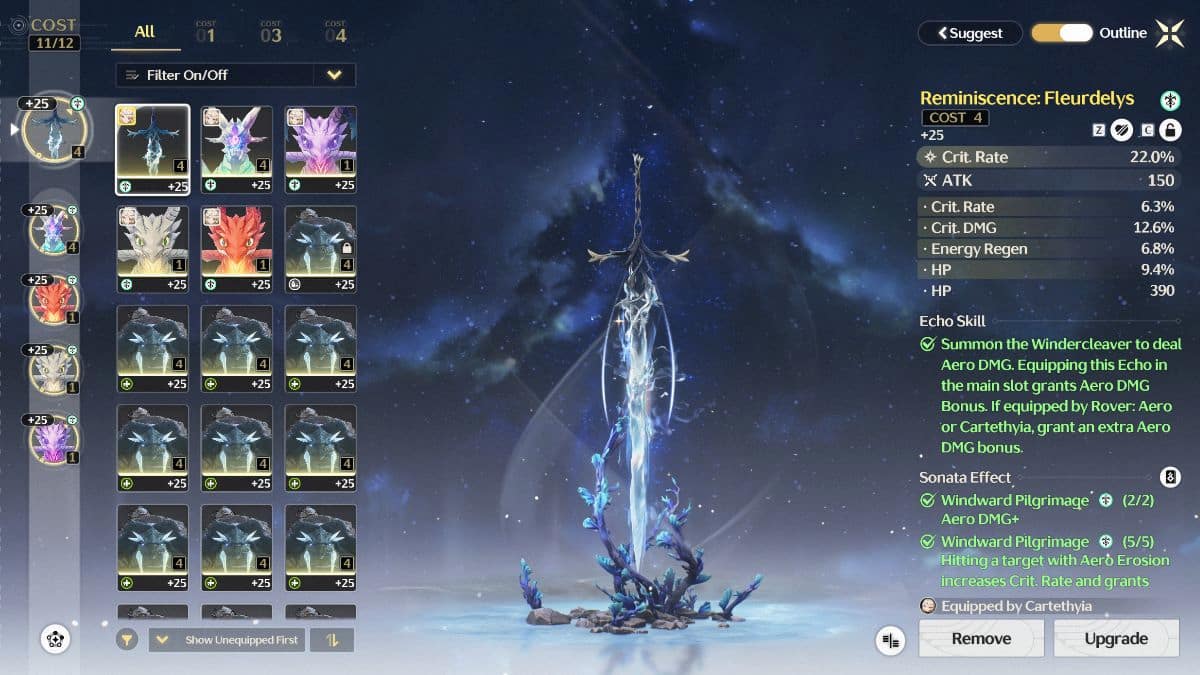The height and width of the screenshot is (675, 1200).
Task: Toggle the lock icon on Fleurdelys
Action: (x=1169, y=130)
